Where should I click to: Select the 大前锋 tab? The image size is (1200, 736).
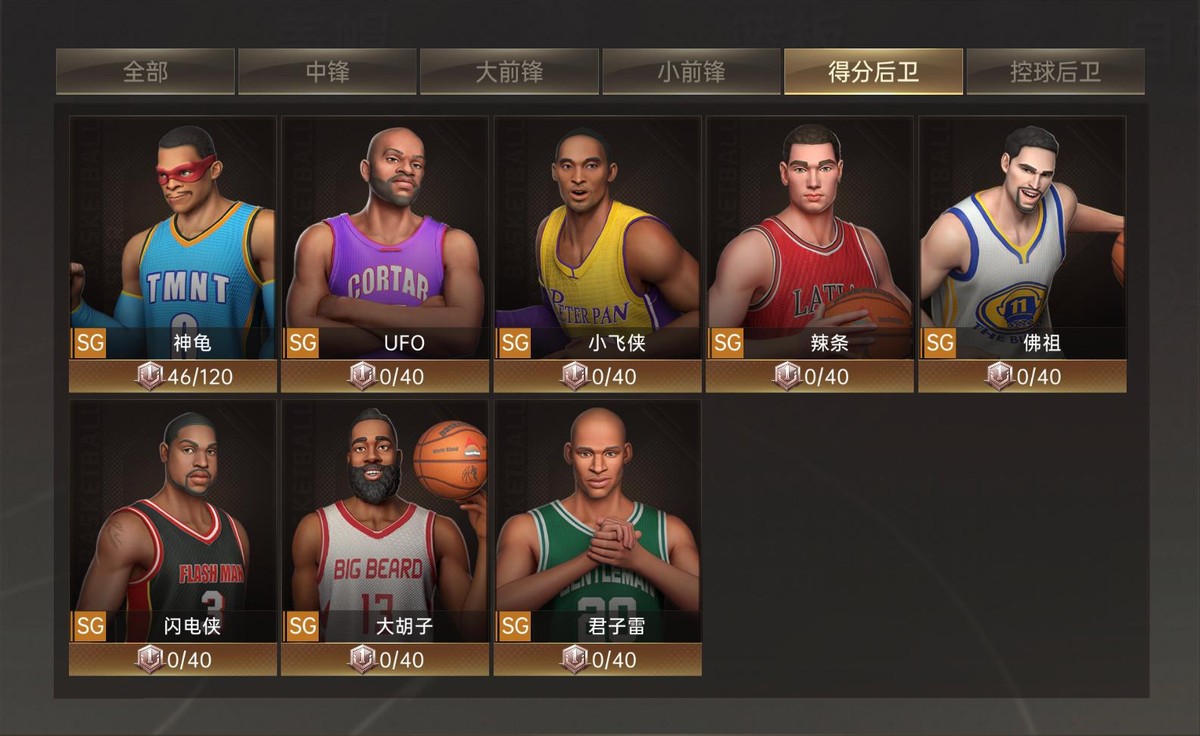coord(509,72)
